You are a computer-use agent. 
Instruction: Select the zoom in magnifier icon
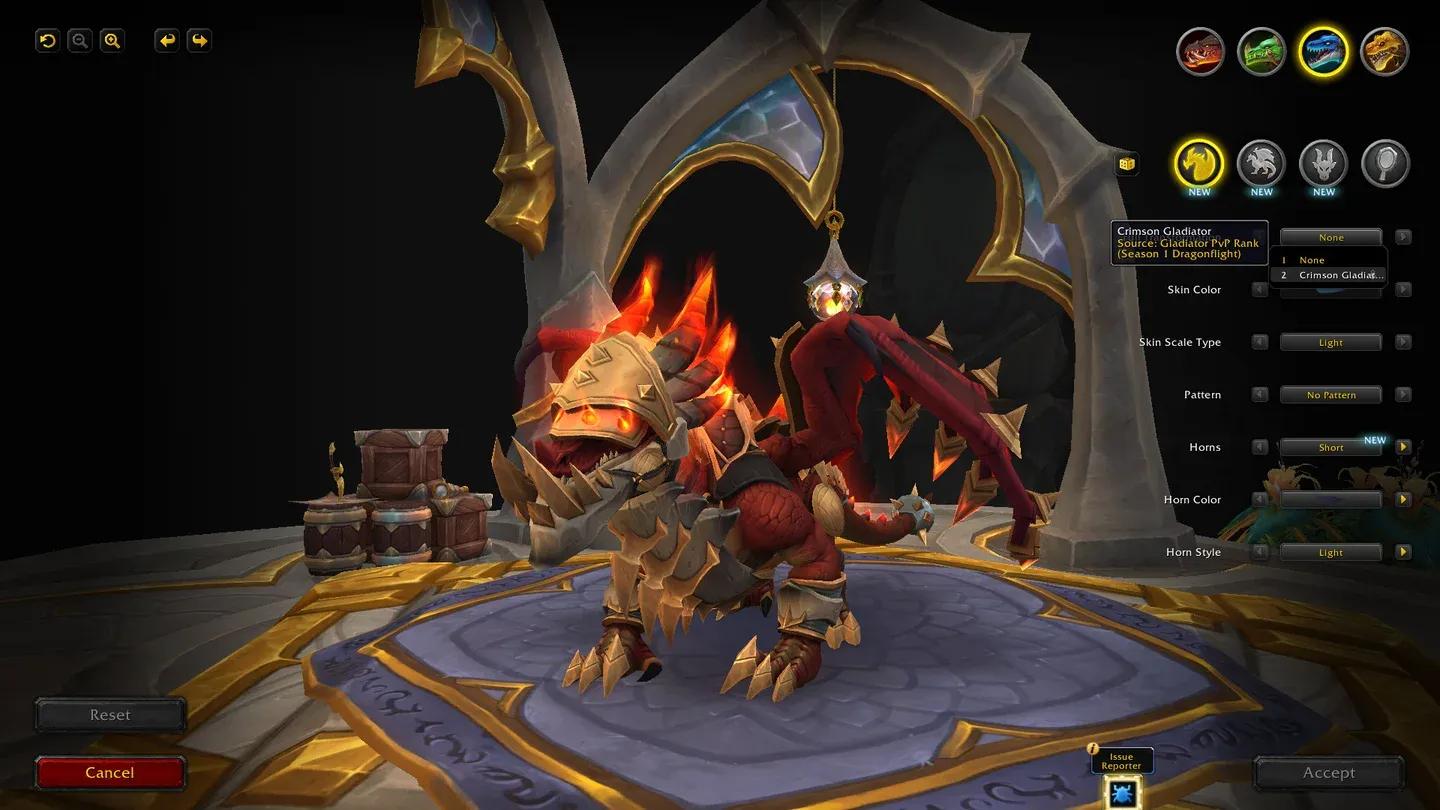point(112,40)
